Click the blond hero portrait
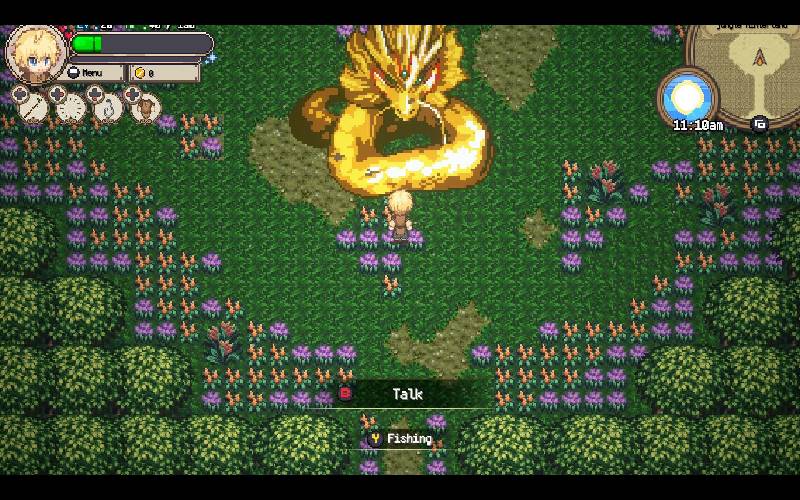The width and height of the screenshot is (800, 500). [x=35, y=54]
